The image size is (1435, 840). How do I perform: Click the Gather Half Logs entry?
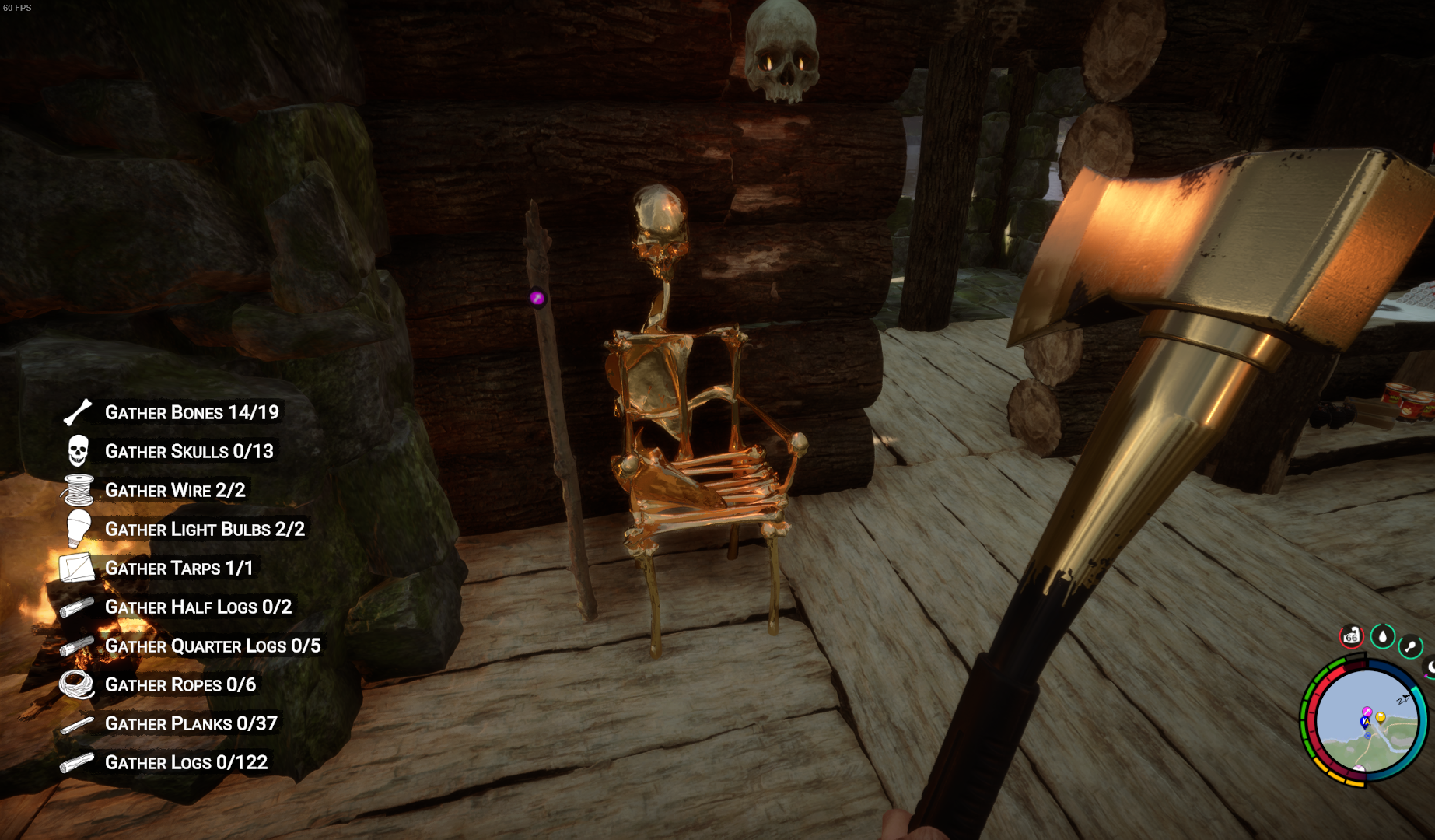[198, 607]
